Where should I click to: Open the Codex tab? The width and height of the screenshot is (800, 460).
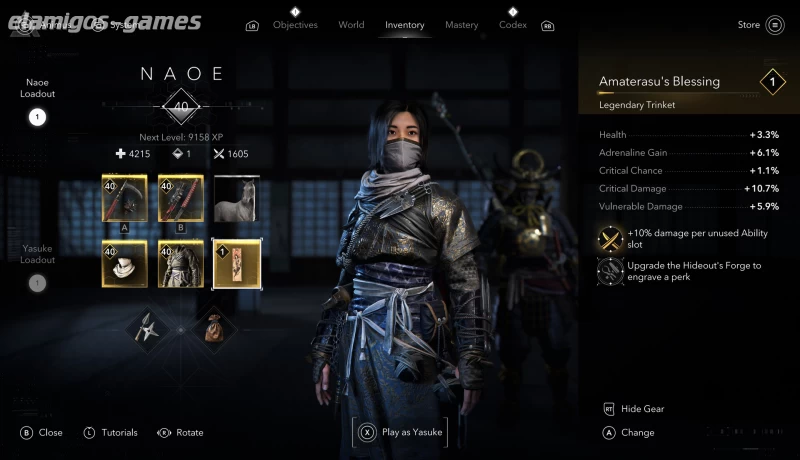tap(513, 25)
